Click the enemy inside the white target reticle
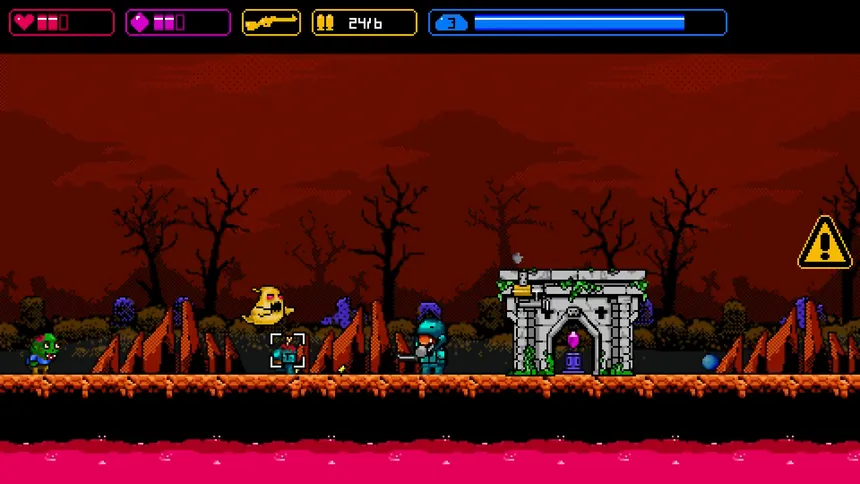The width and height of the screenshot is (860, 484). [288, 352]
